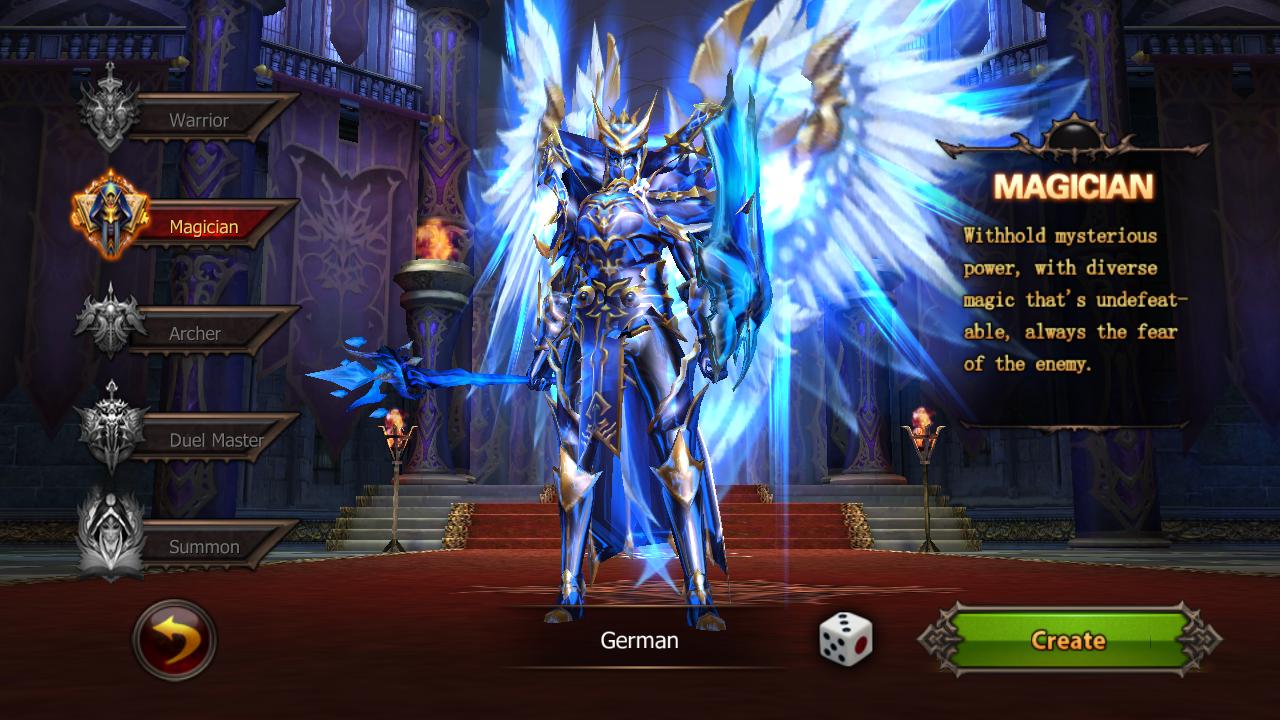Click the character name field "German"
1280x720 pixels.
(639, 640)
